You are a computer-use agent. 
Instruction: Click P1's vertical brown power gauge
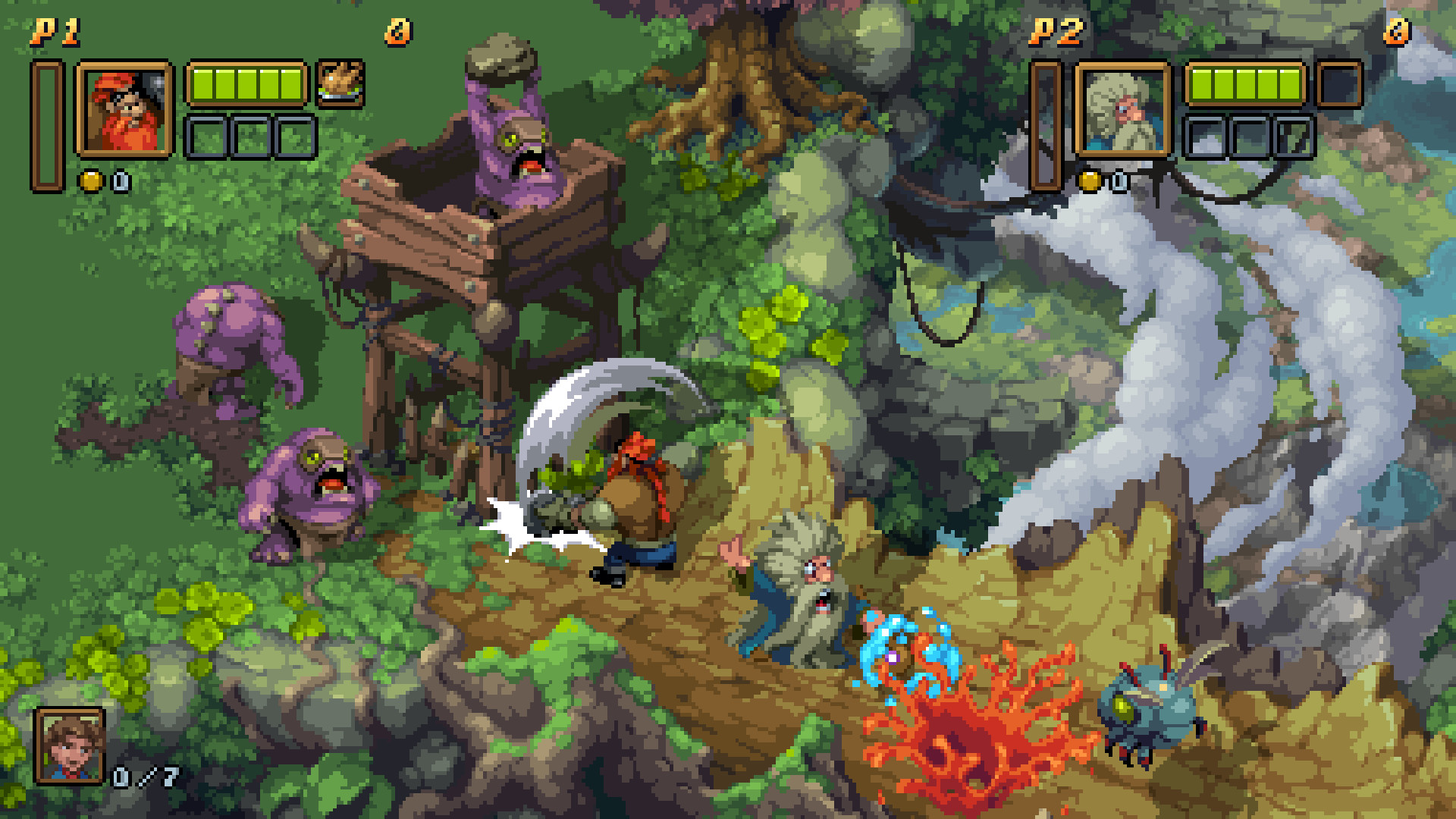tap(48, 121)
